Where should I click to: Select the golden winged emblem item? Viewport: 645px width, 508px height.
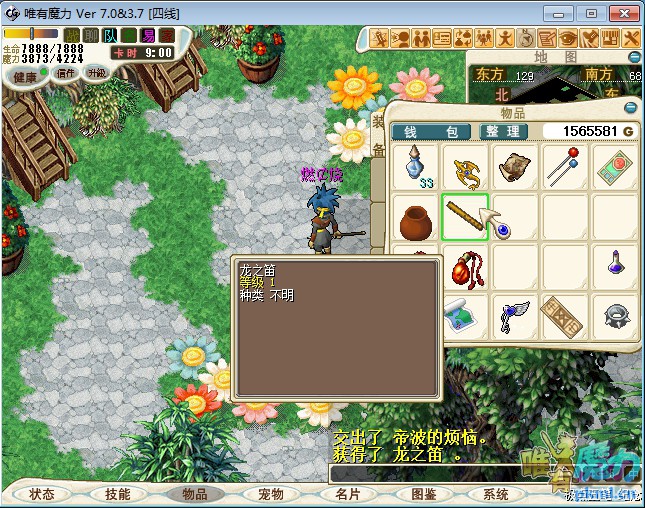465,167
